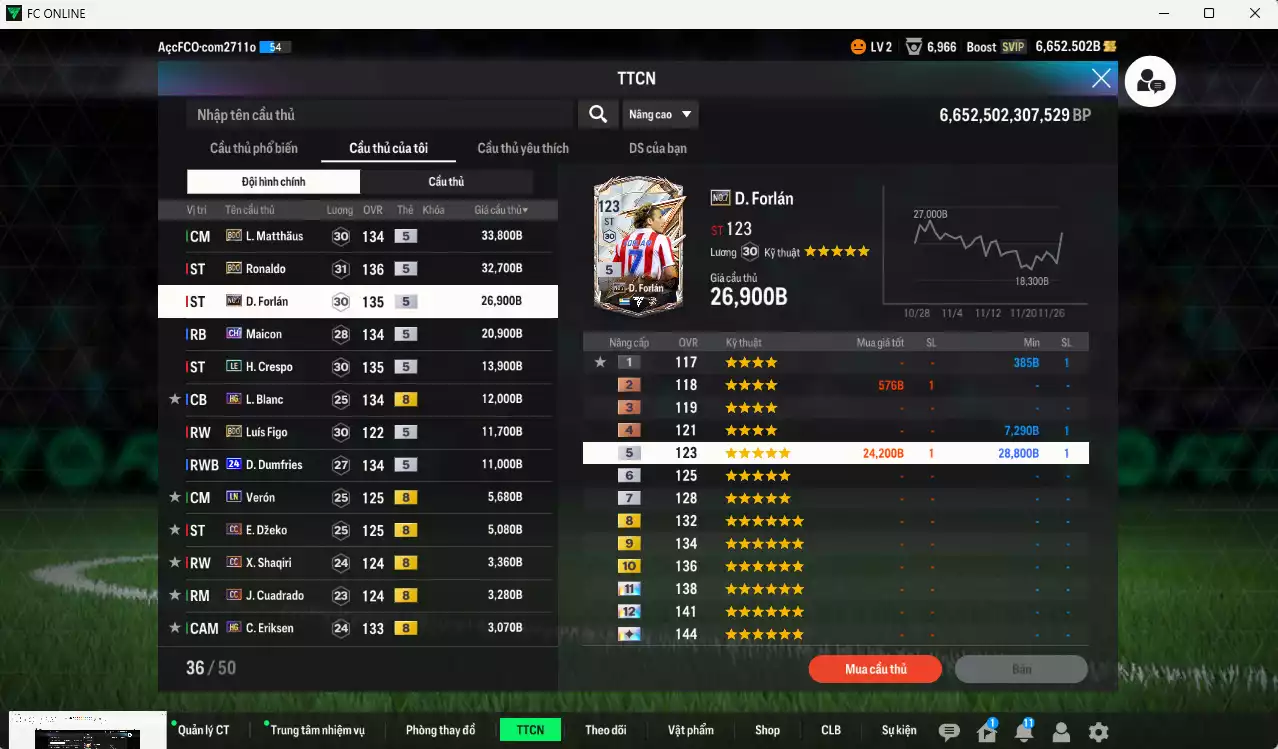Open Phòng thay đồ from bottom menu

coord(440,730)
